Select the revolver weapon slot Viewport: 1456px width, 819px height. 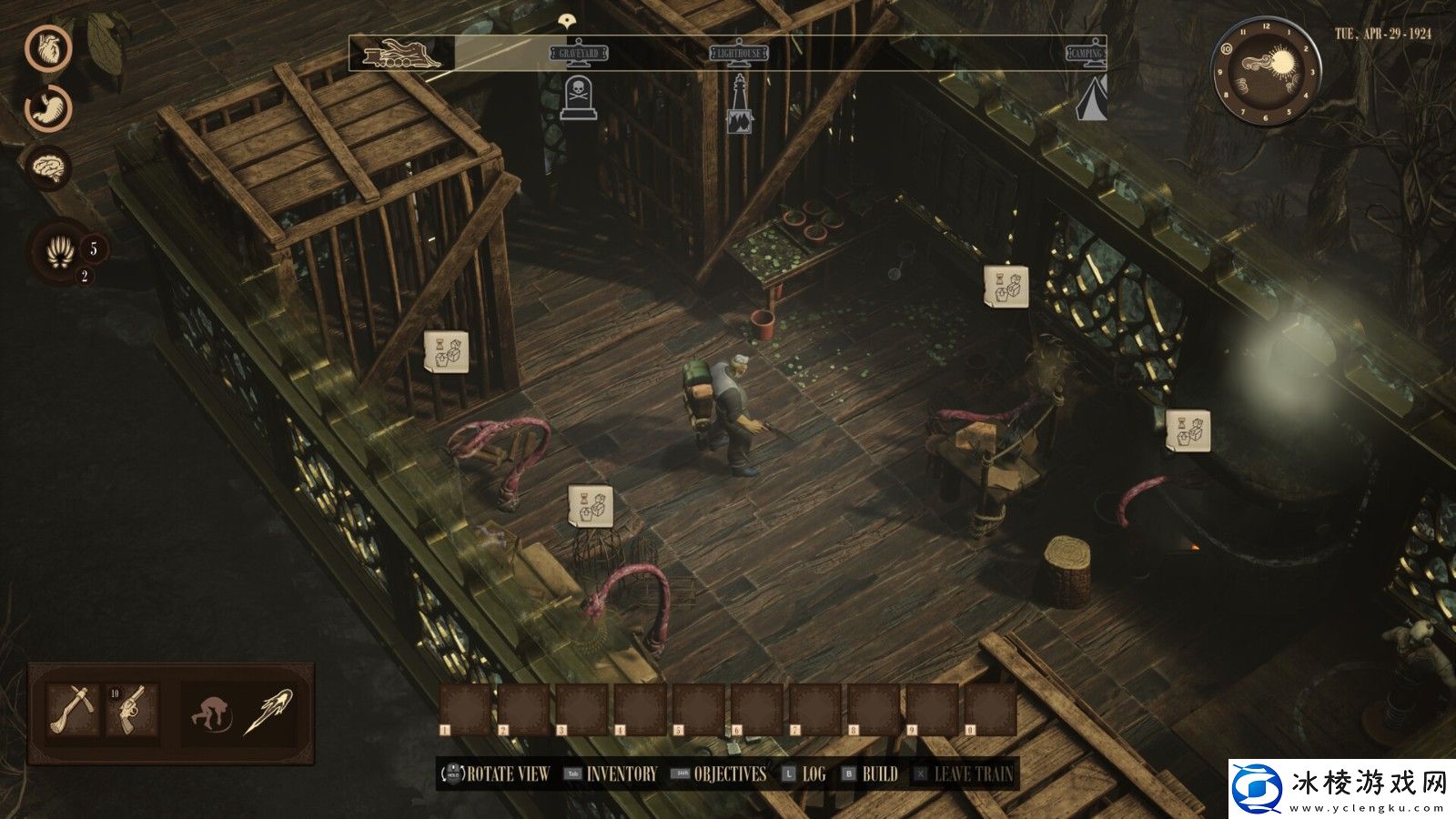pos(132,710)
